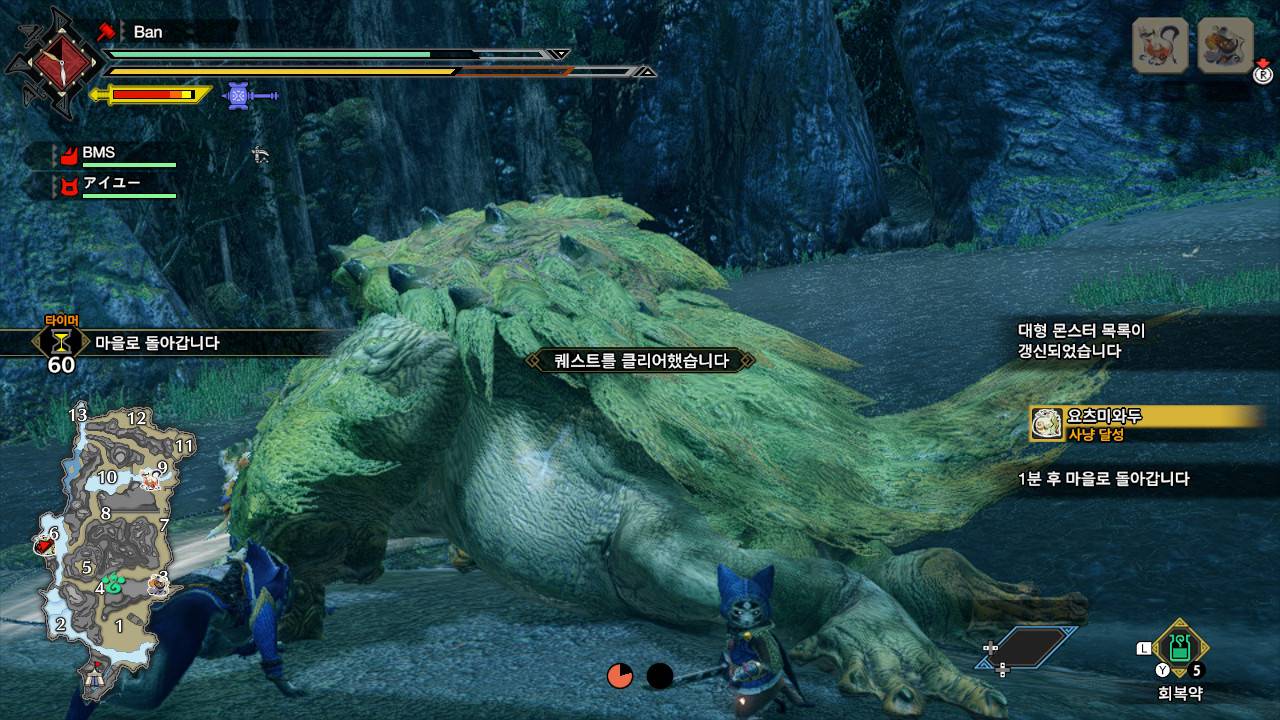The width and height of the screenshot is (1280, 720).
Task: Click the Palico buddy icon
Action: [1225, 45]
